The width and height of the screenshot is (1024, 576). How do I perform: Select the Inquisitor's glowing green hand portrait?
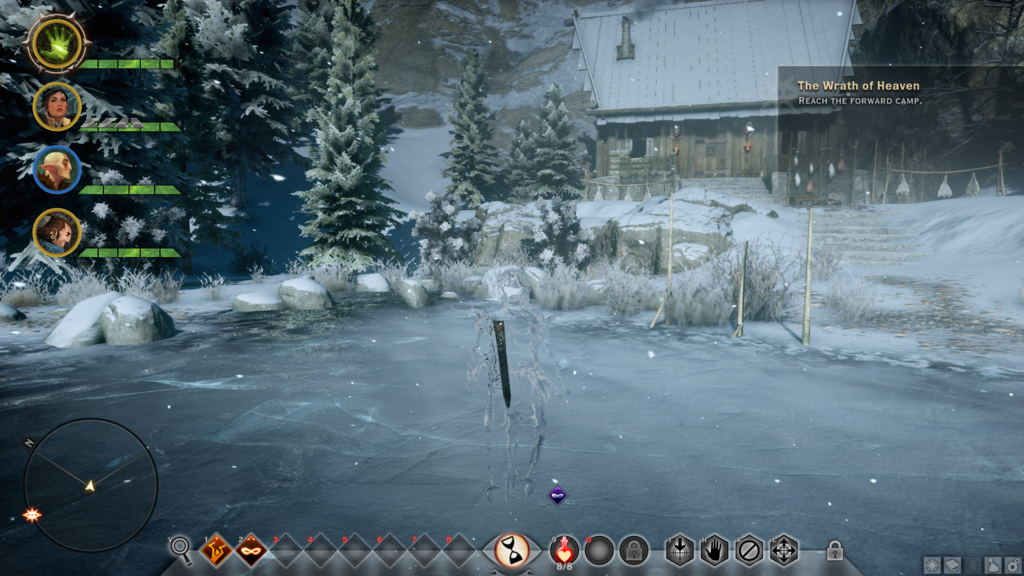click(56, 43)
